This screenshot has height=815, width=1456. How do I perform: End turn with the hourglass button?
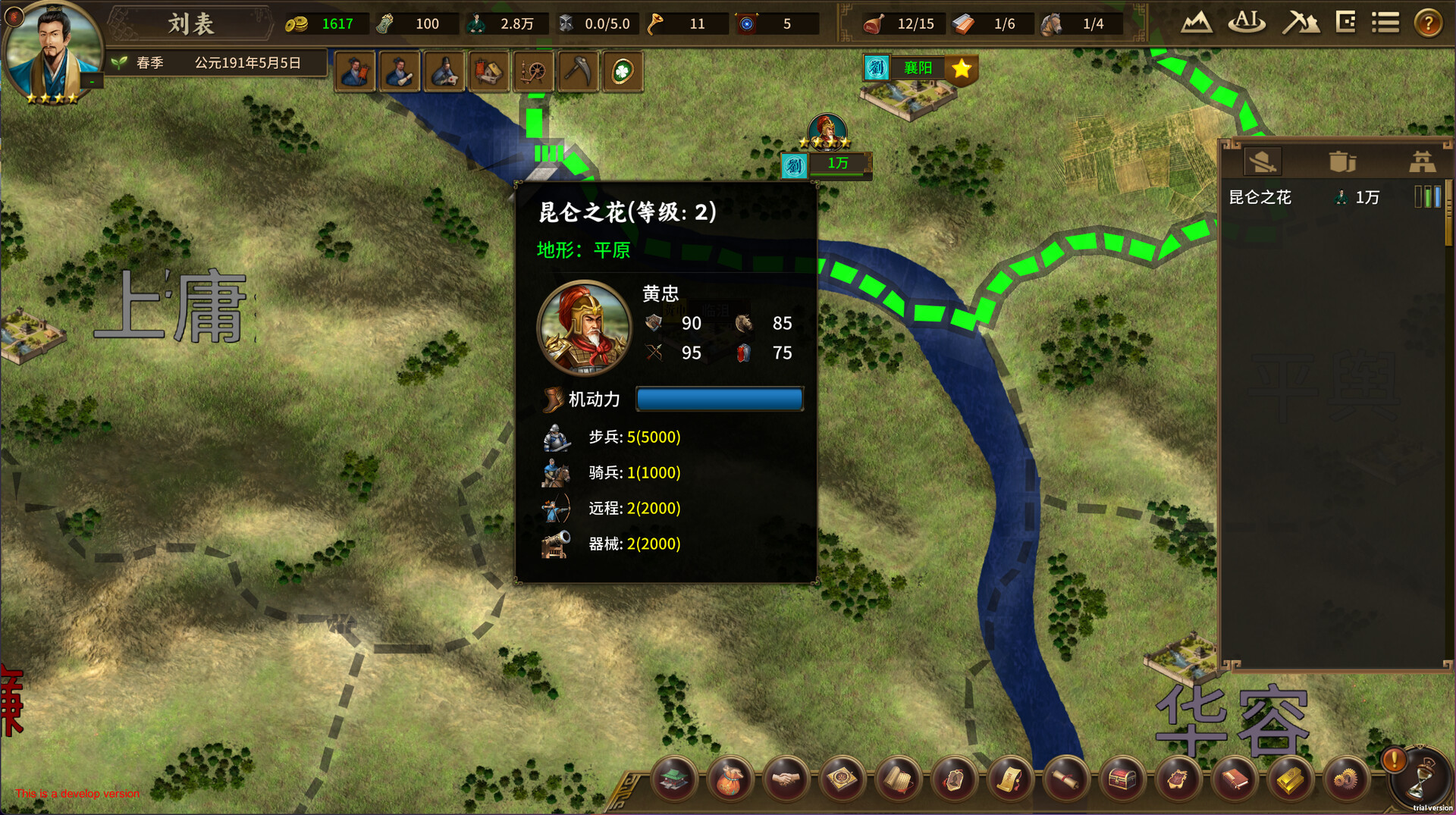click(x=1421, y=781)
